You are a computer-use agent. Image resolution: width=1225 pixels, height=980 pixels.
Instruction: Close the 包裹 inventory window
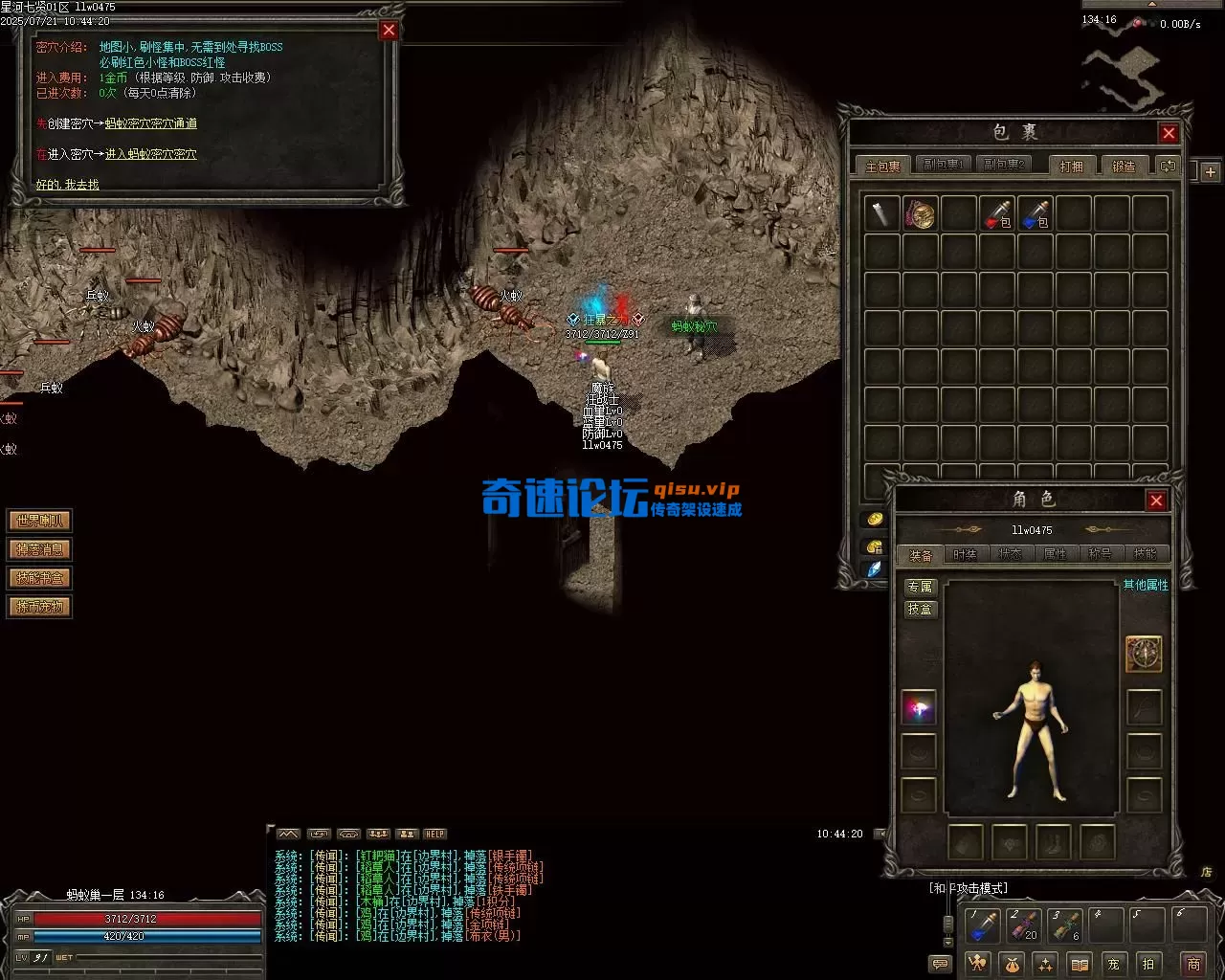click(x=1168, y=133)
